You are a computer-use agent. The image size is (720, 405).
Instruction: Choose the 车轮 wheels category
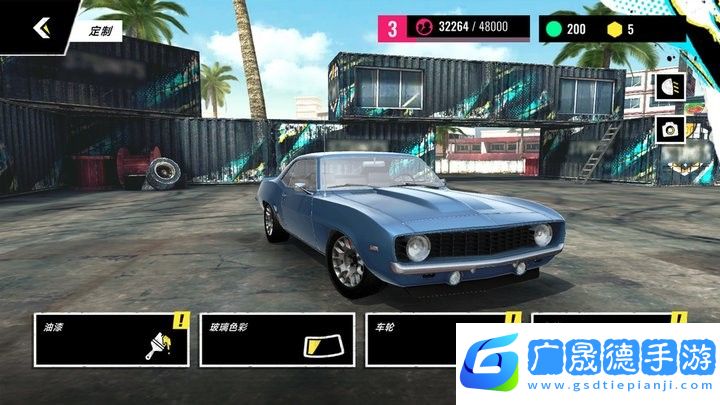410,340
